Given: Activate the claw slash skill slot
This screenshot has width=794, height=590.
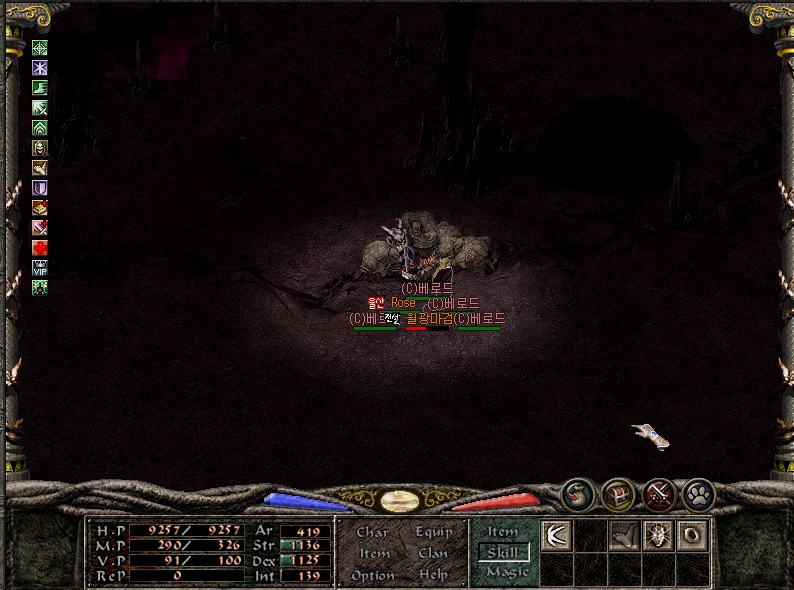Looking at the screenshot, I should [556, 535].
